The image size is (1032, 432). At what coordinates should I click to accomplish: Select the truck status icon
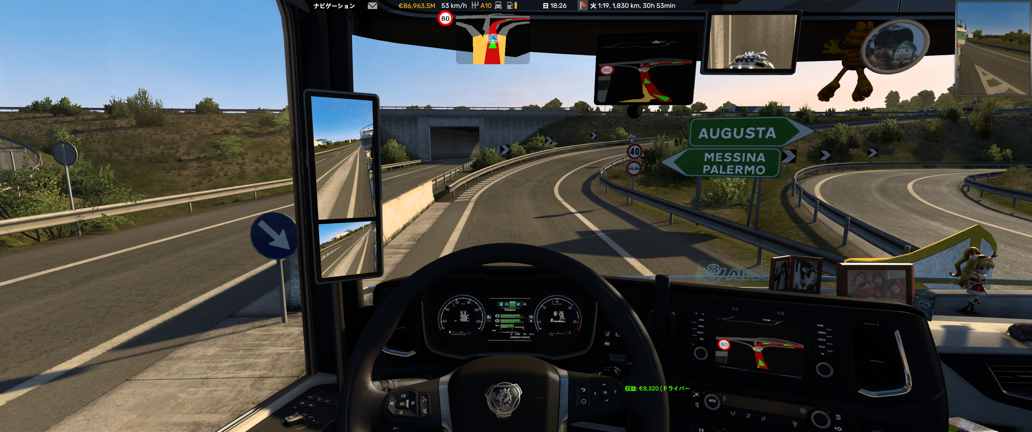point(498,6)
